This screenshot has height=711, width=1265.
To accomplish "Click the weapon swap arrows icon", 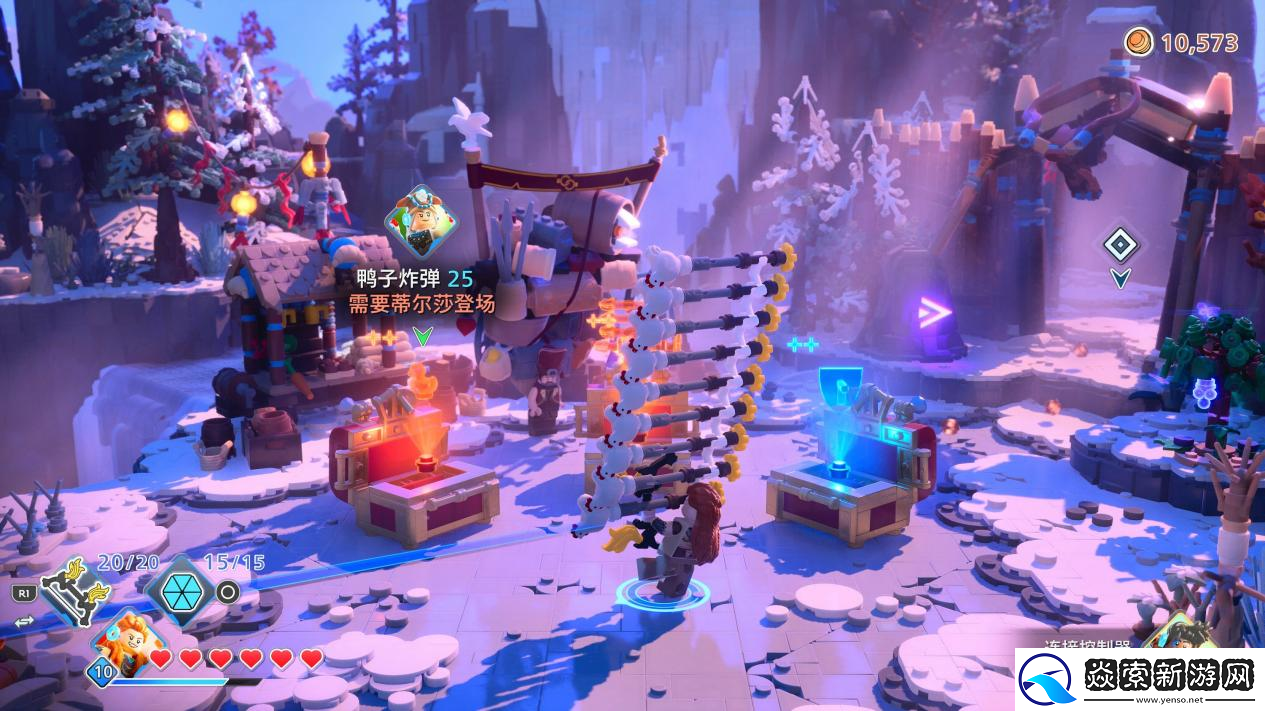I will coord(24,621).
